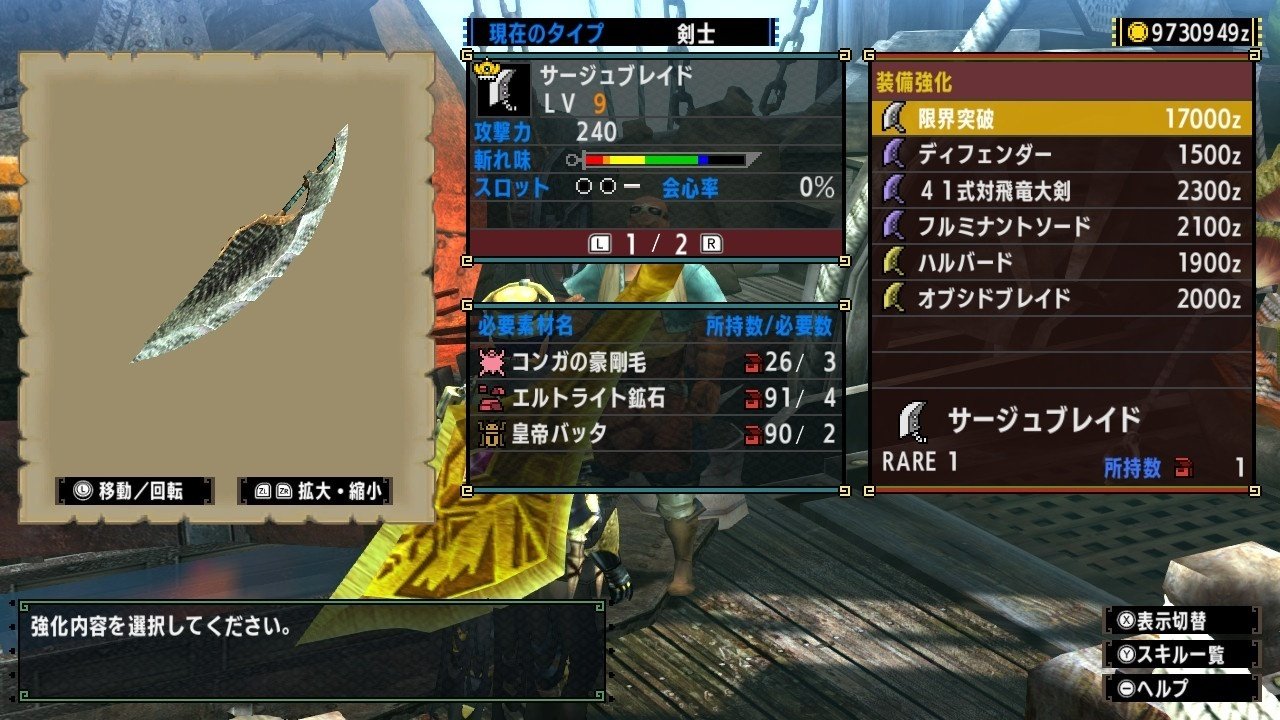Toggle 表示切替 with the X button label

[1163, 620]
